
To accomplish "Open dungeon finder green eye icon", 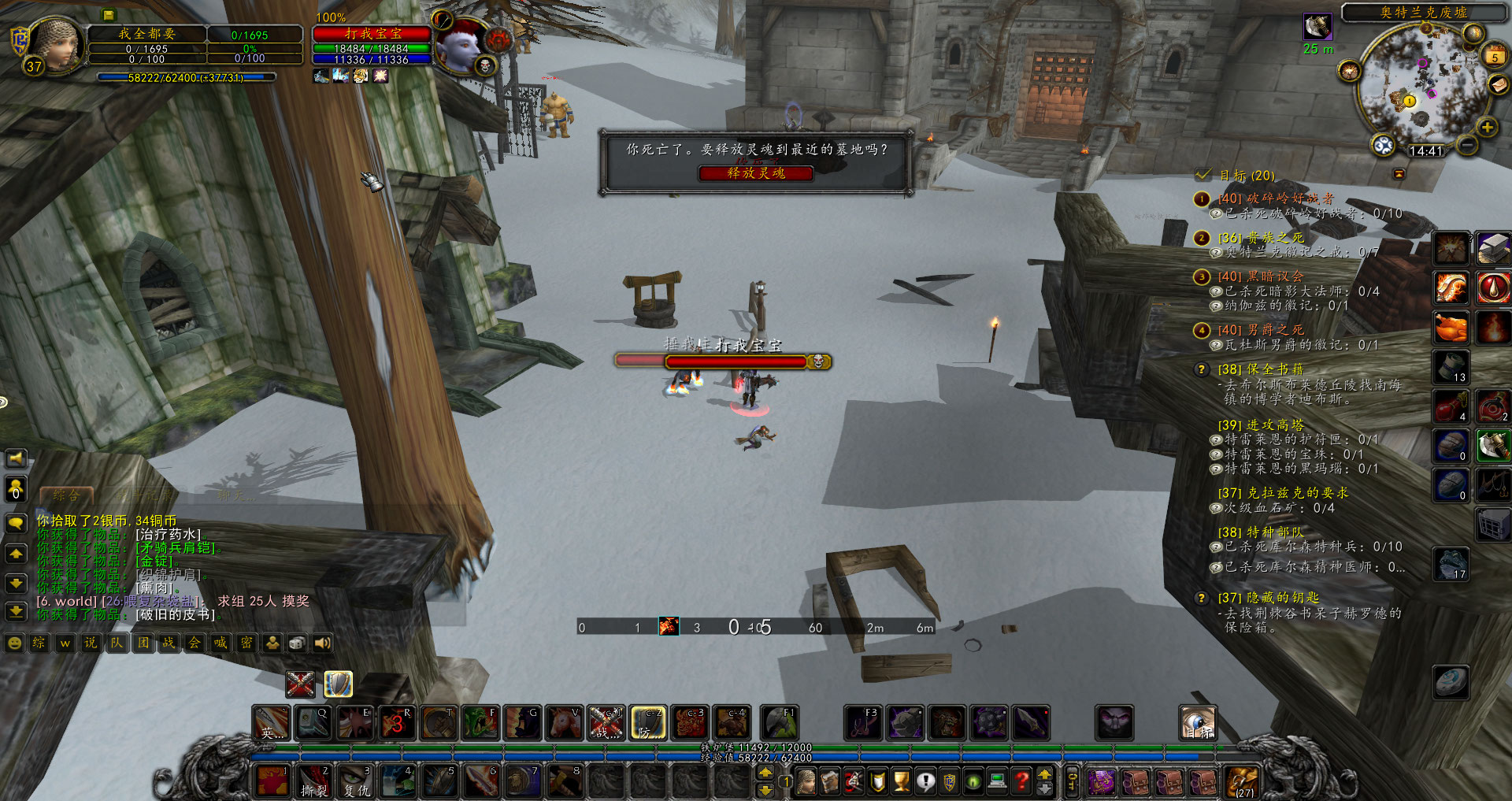I will [972, 782].
